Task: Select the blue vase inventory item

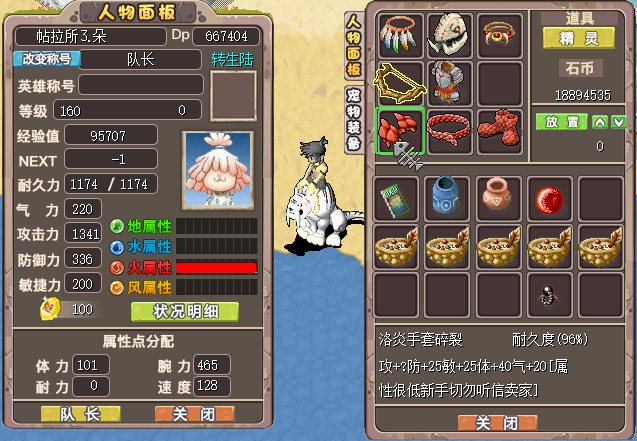Action: (x=449, y=197)
